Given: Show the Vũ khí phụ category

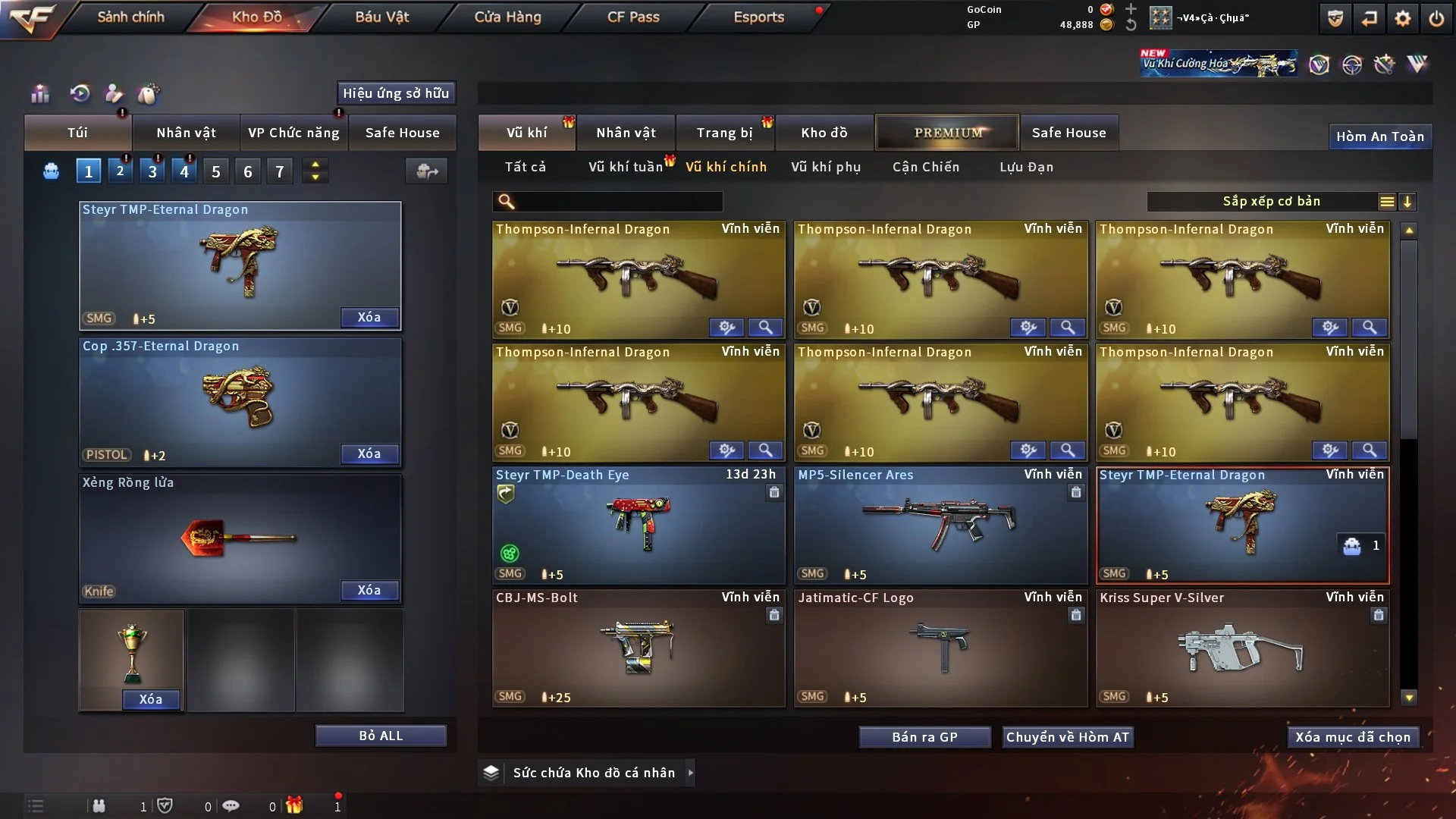Looking at the screenshot, I should 826,167.
